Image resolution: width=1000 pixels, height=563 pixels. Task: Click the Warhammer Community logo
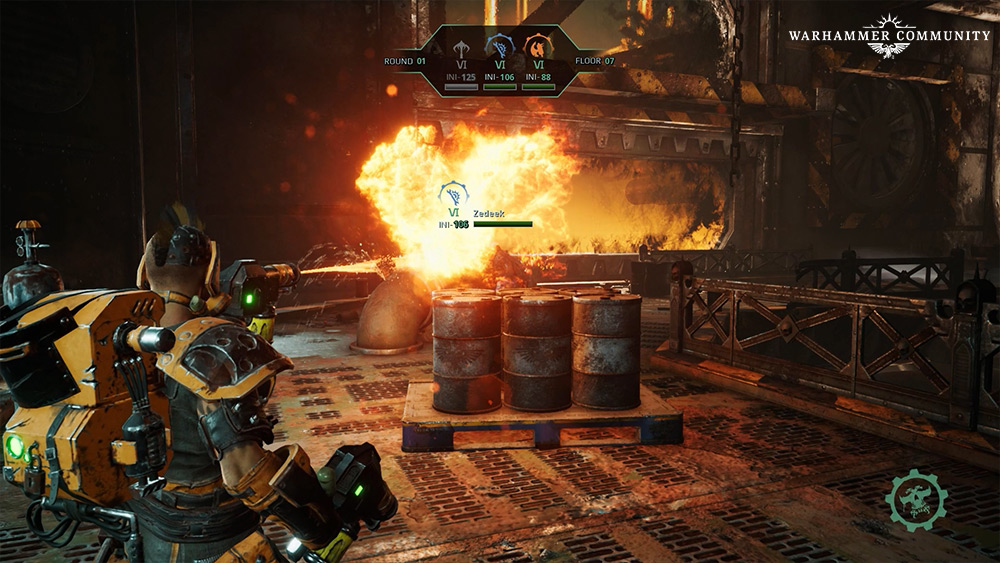point(889,36)
